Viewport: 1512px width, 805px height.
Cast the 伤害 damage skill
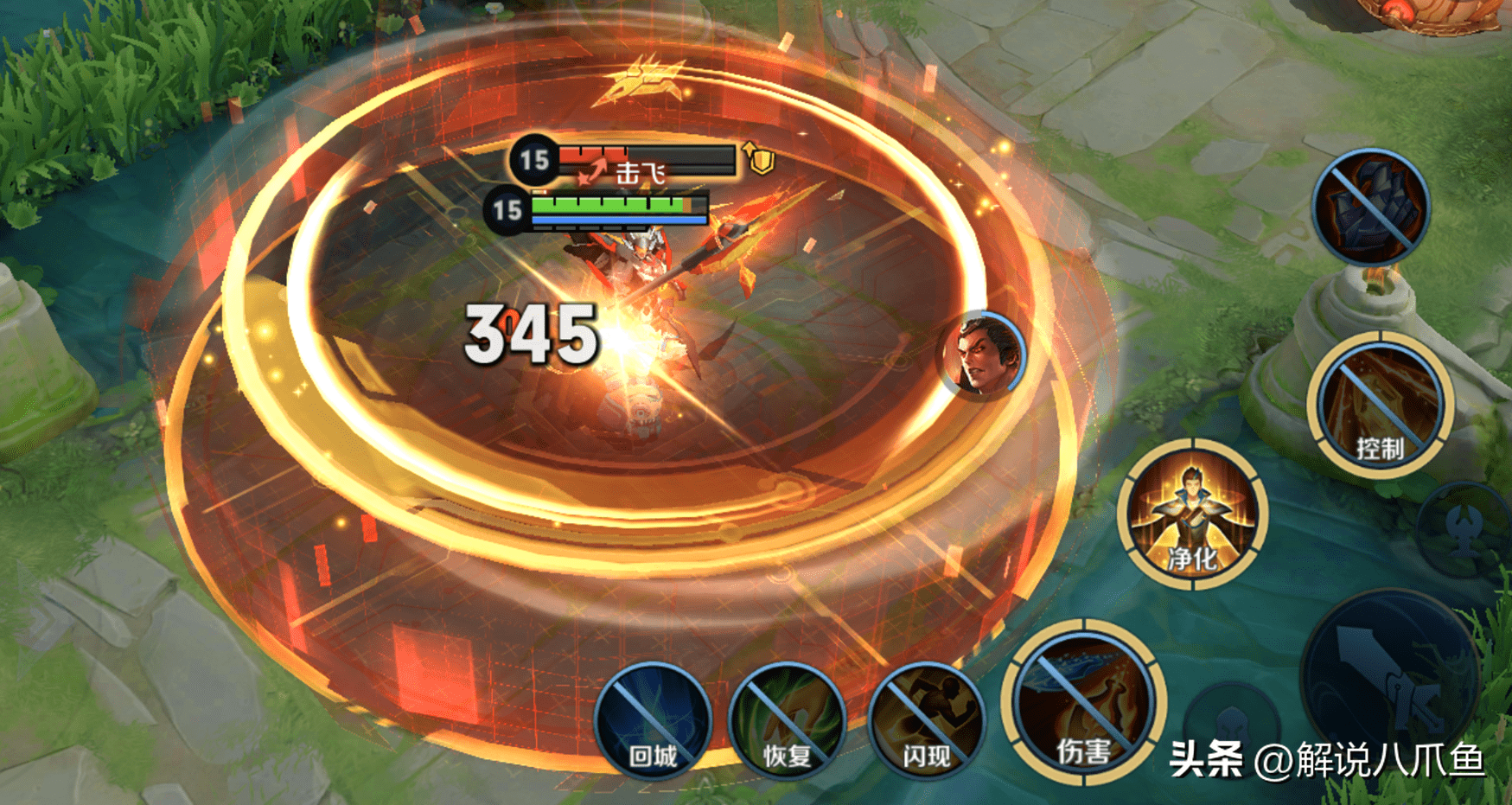1083,702
